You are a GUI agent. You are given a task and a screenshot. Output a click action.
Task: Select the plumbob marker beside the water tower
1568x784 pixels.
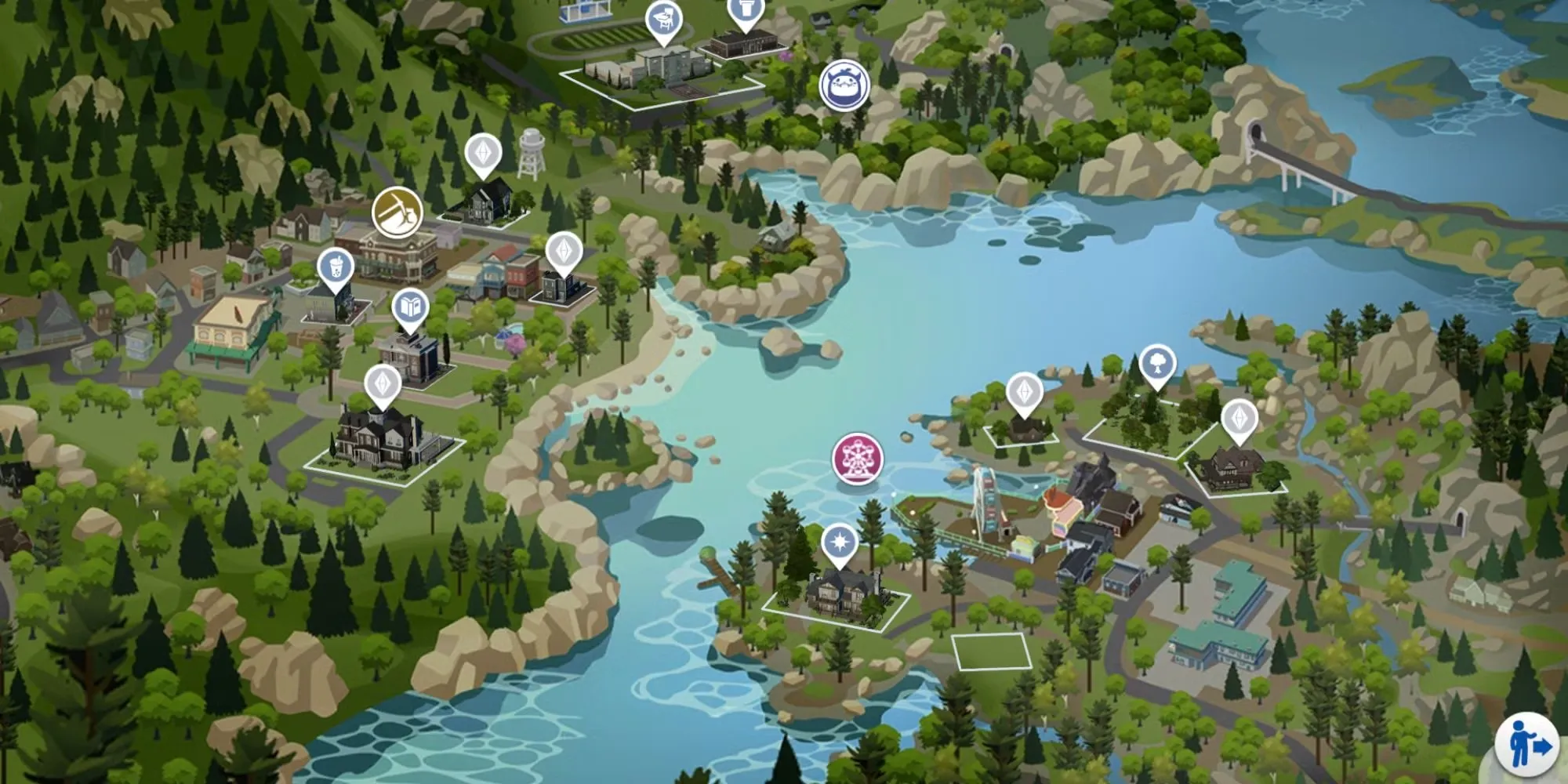484,154
